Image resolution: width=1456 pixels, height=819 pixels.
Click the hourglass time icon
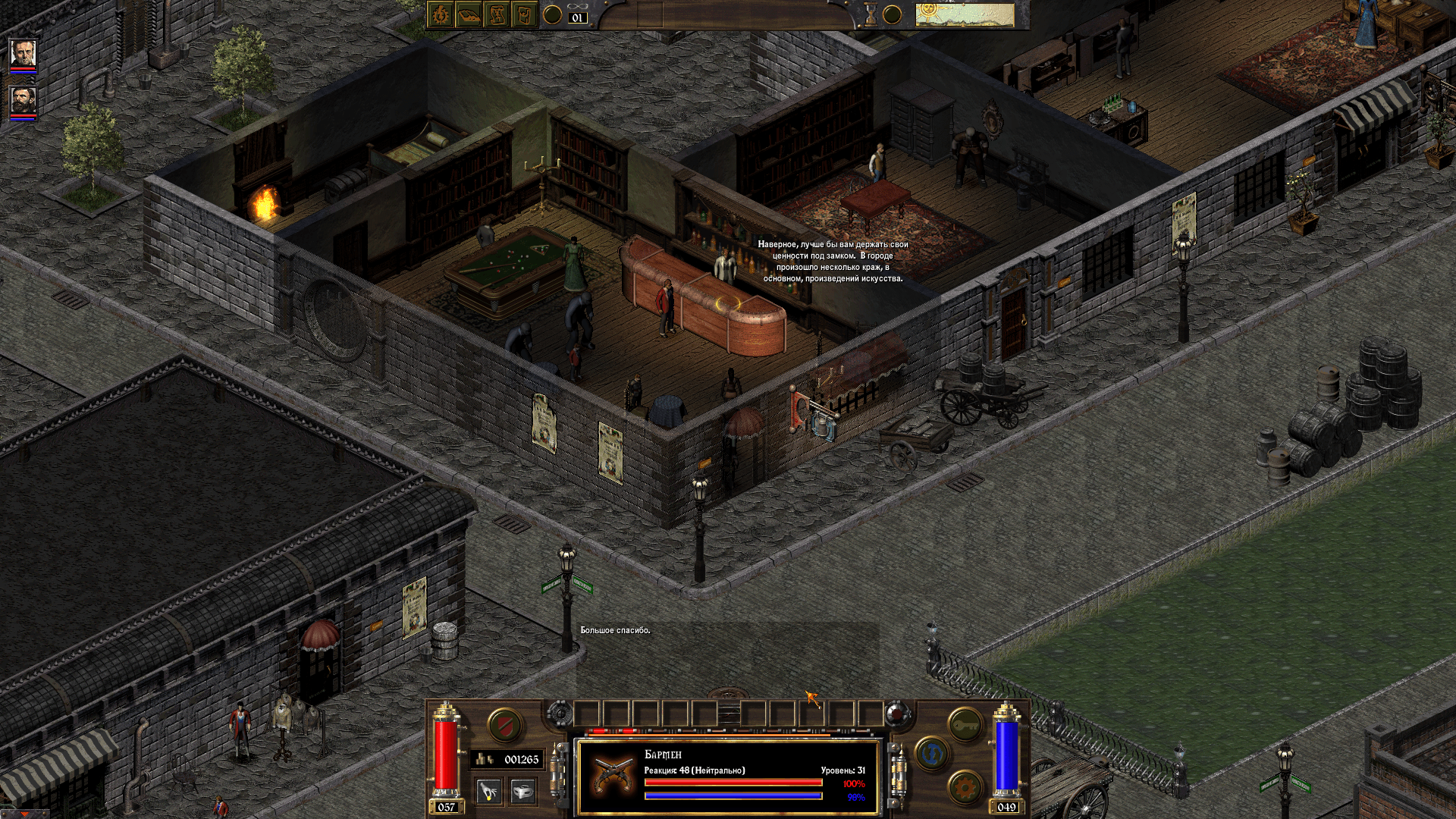click(x=871, y=14)
